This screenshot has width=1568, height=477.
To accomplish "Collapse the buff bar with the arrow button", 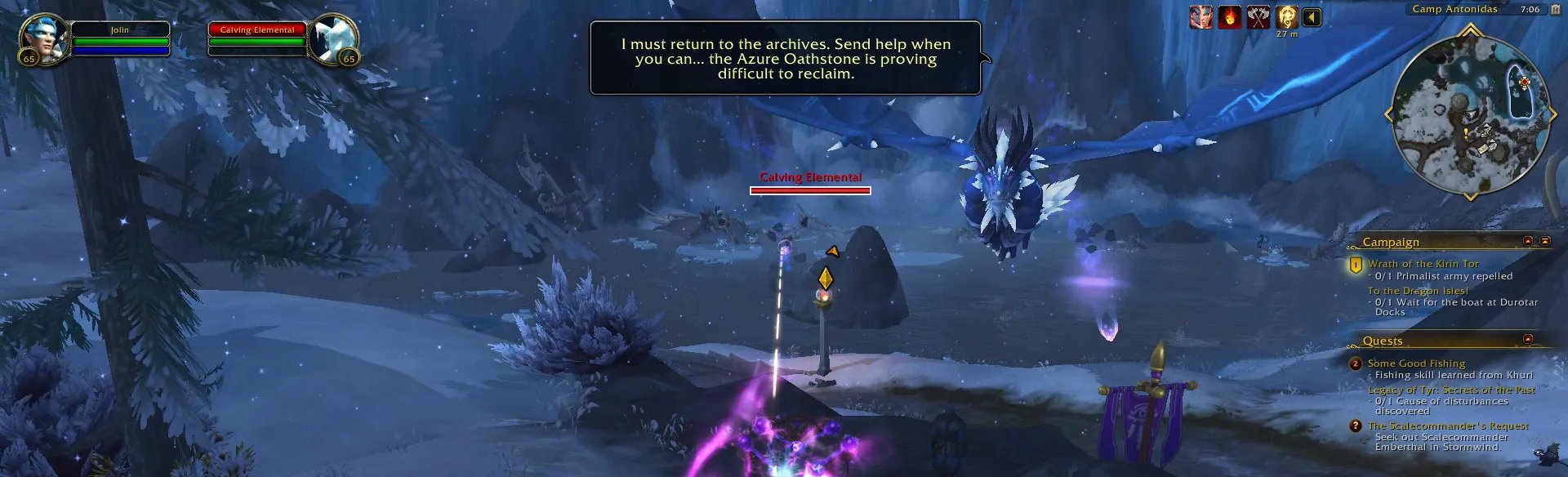I will pyautogui.click(x=1312, y=17).
